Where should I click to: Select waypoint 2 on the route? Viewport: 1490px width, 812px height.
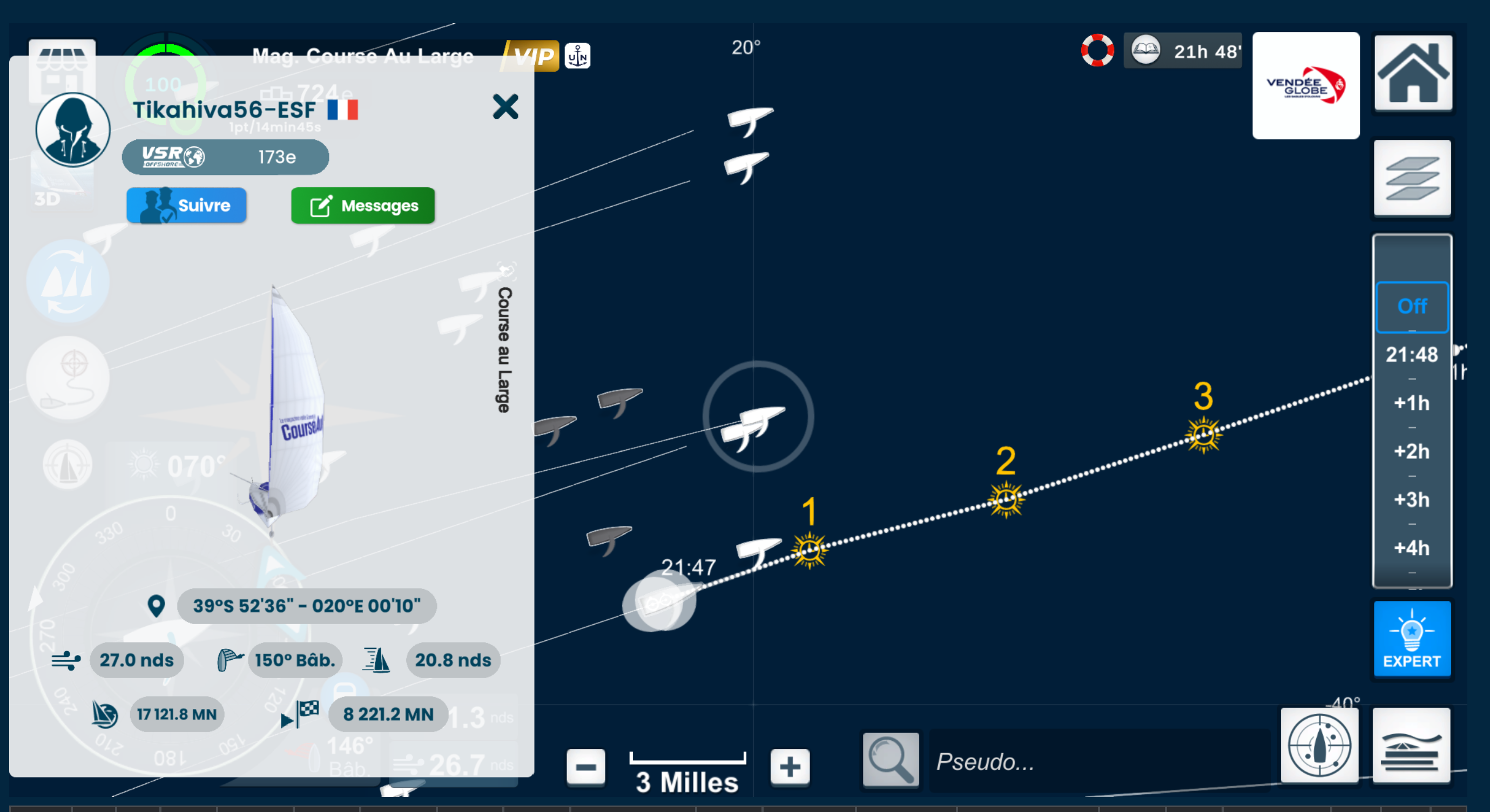pos(1006,500)
